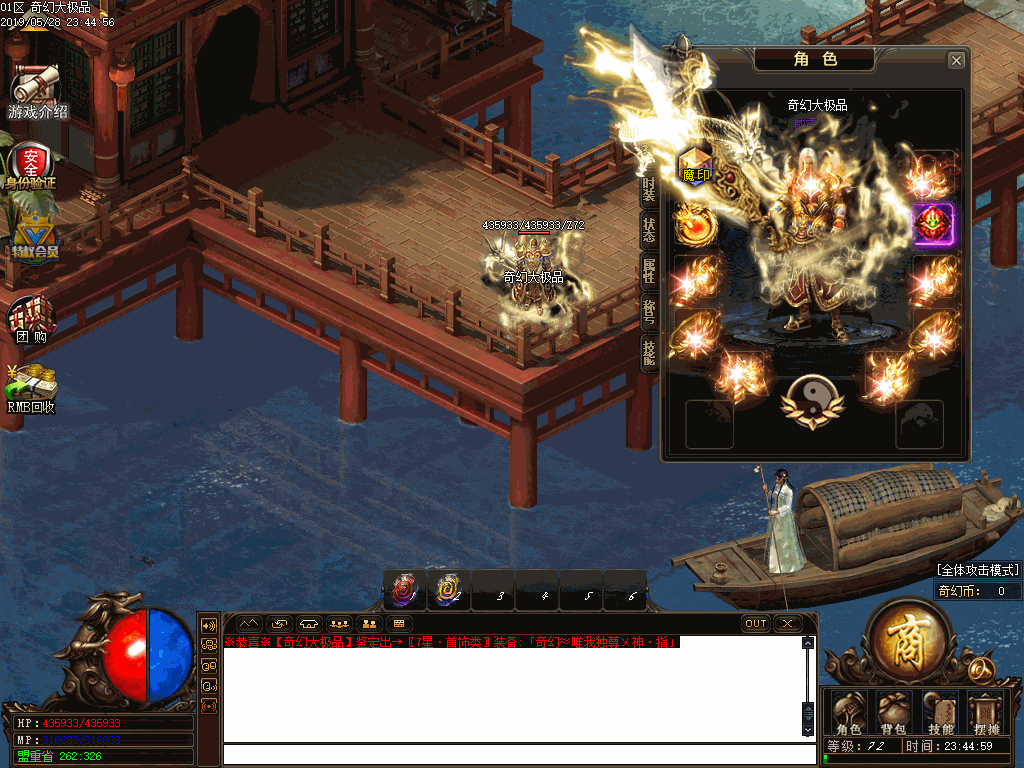1024x768 pixels.
Task: Open the shop via the round 商 button
Action: (906, 642)
